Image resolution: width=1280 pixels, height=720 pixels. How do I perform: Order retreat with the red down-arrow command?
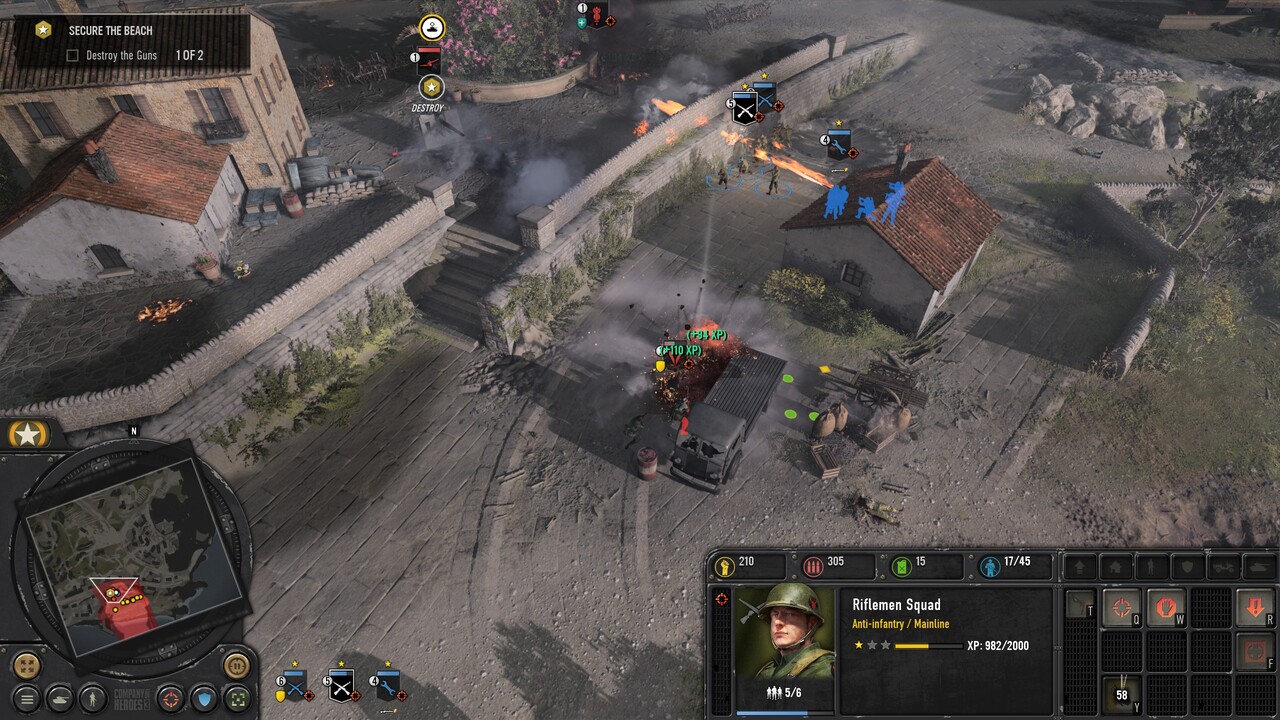[1255, 607]
